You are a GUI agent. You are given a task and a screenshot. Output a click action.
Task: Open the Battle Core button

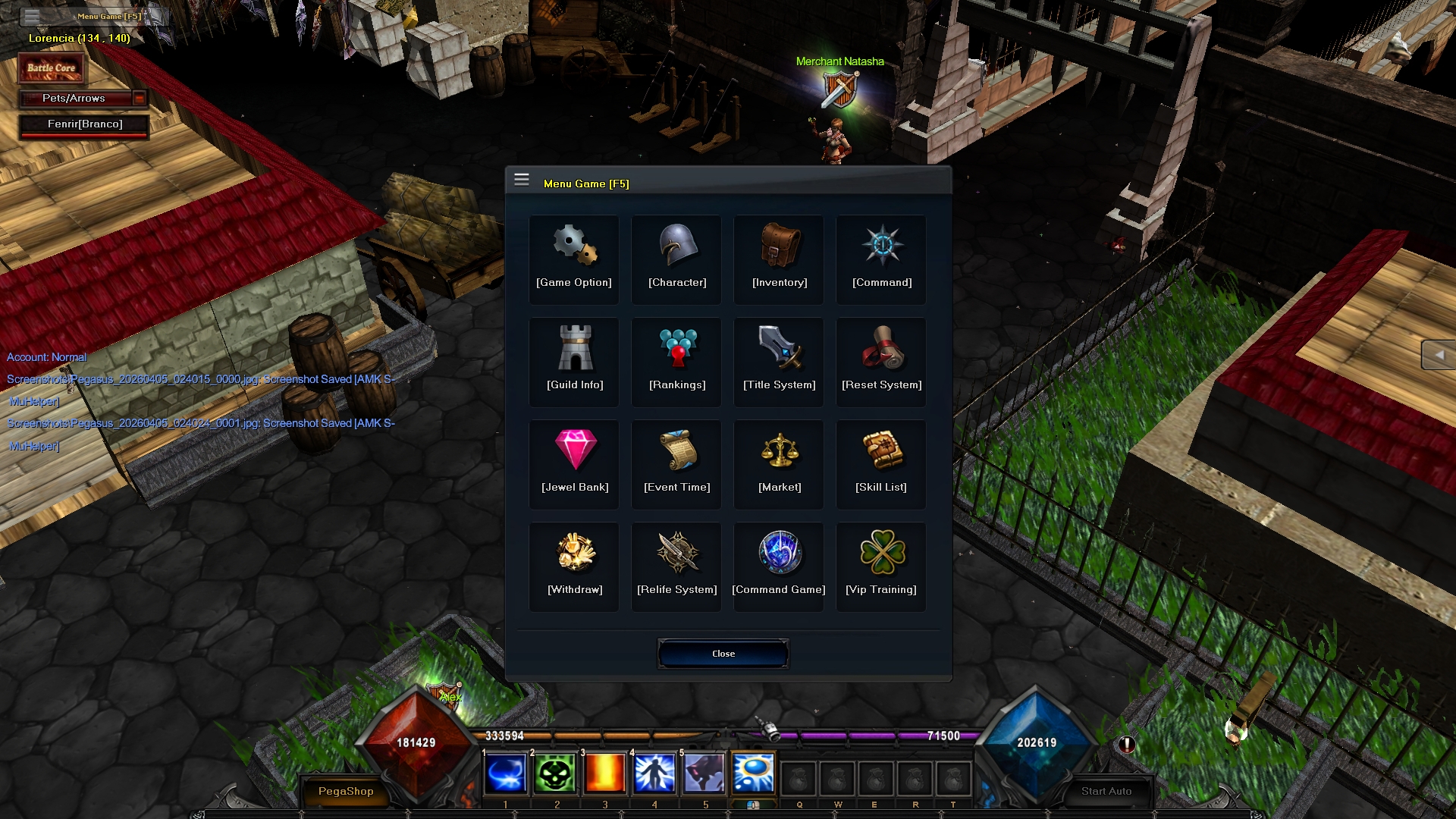[x=52, y=68]
